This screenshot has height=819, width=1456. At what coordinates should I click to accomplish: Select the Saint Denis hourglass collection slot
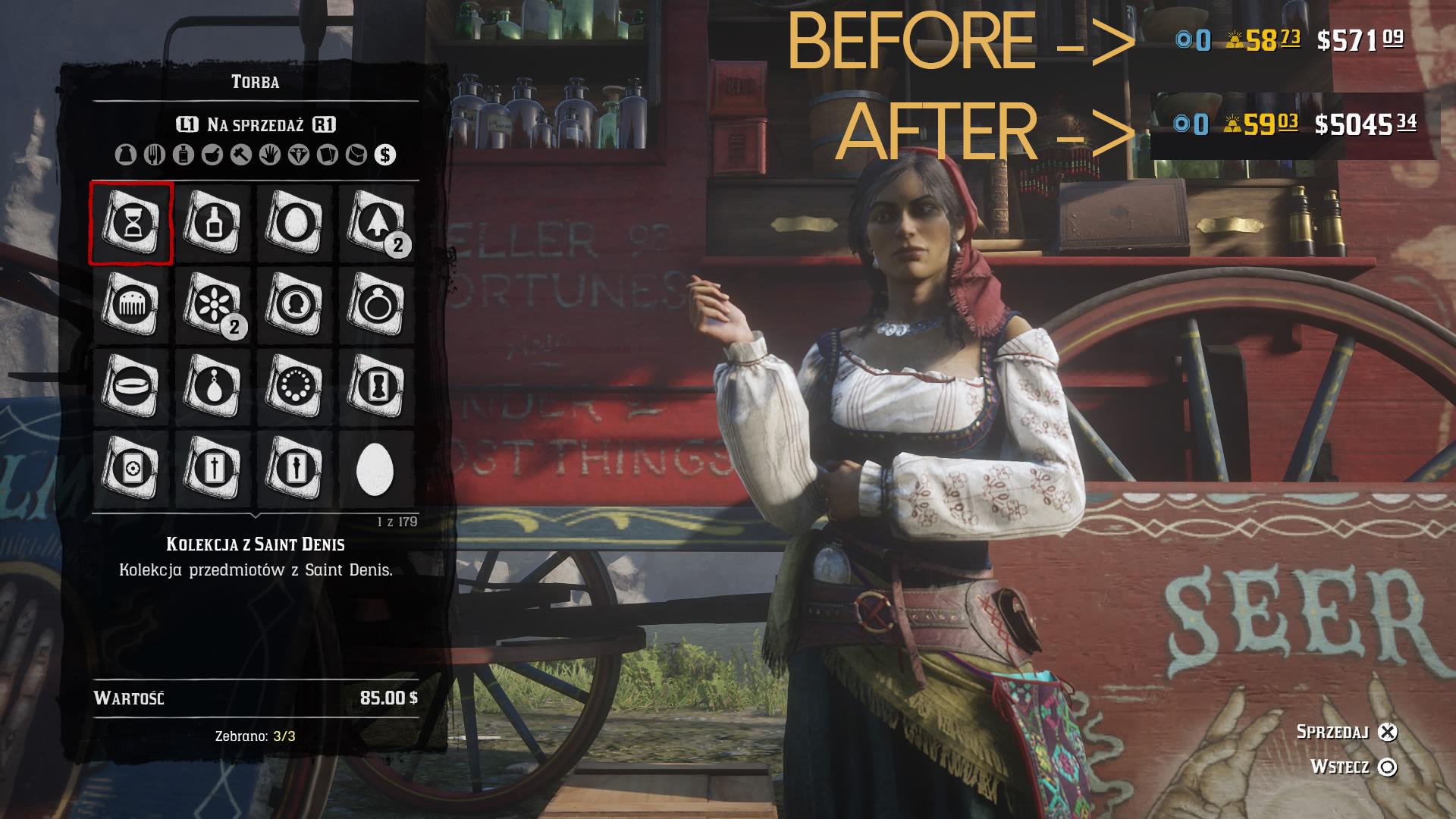[x=131, y=223]
